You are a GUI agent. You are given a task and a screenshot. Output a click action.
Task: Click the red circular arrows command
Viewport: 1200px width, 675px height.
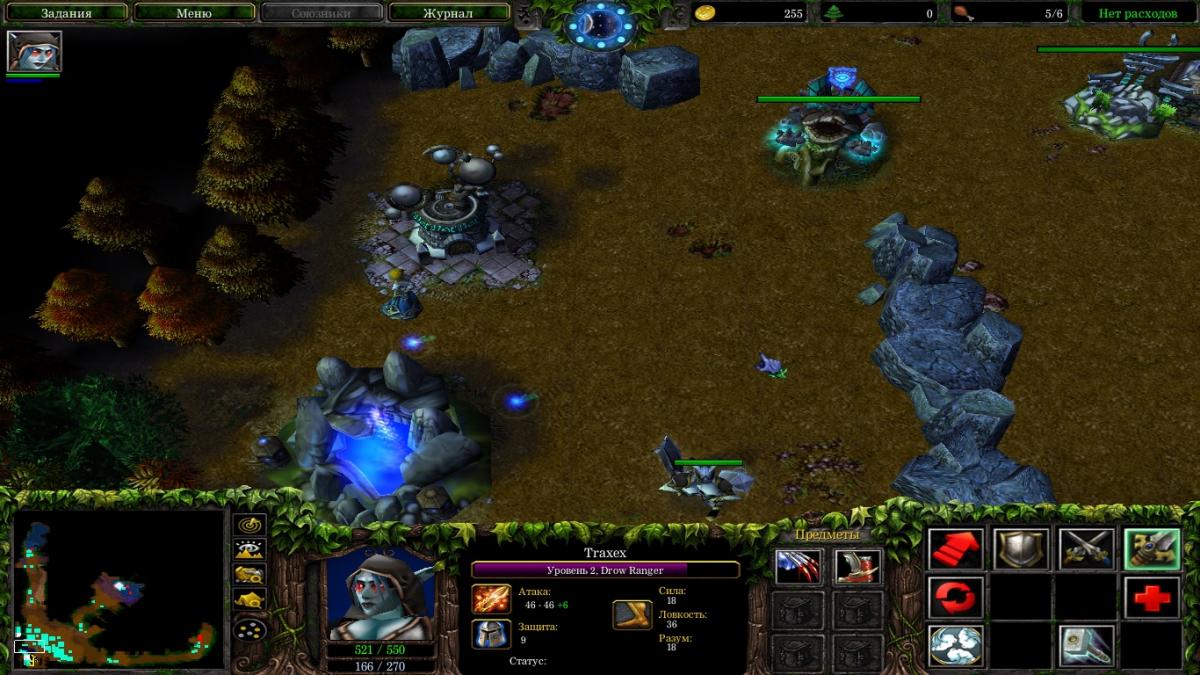click(x=955, y=598)
